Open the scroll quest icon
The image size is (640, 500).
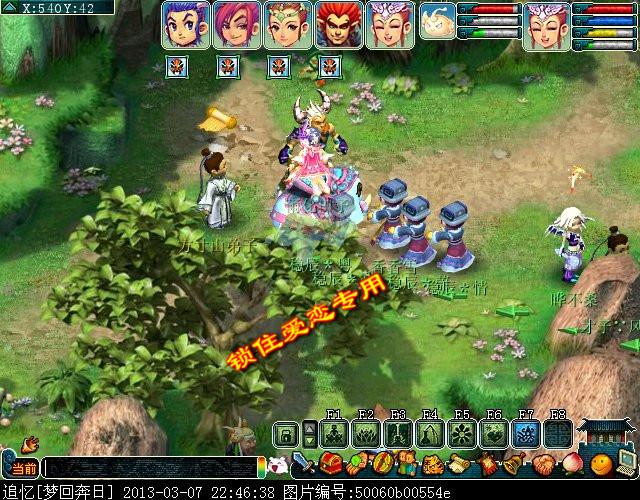(x=460, y=465)
